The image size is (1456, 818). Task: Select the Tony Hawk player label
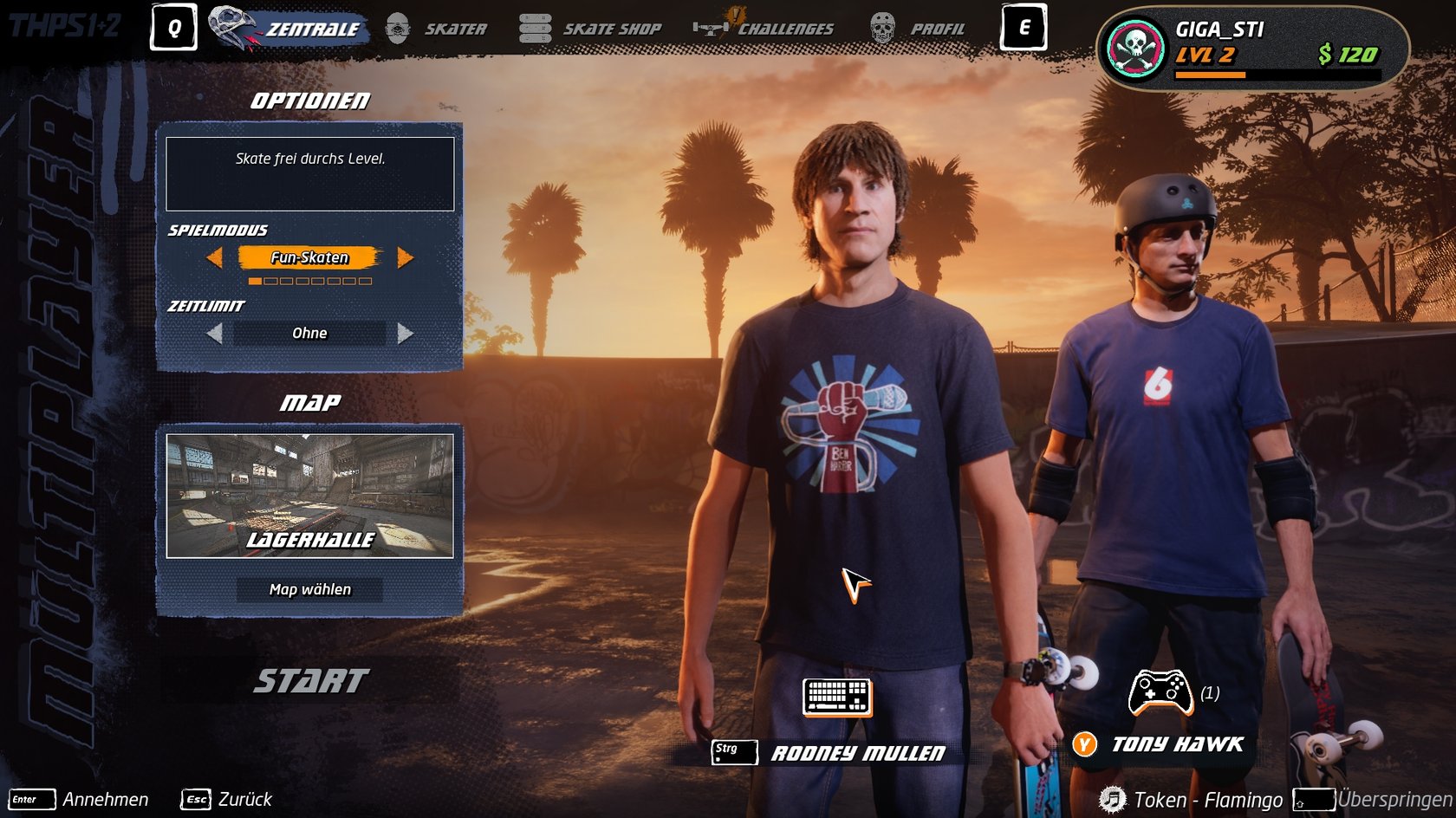click(1176, 744)
